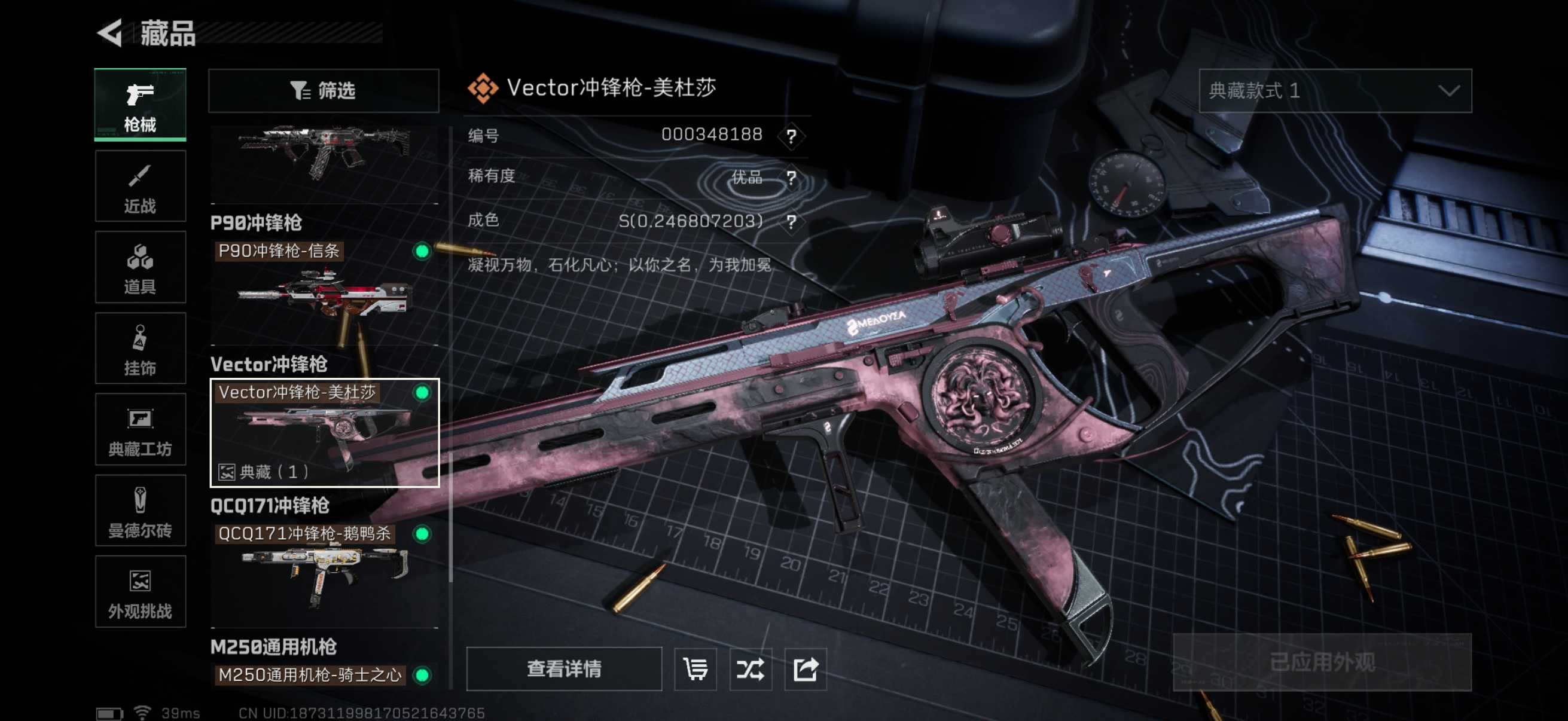Switch to the 枪械 category tab
Viewport: 1568px width, 721px height.
click(140, 105)
